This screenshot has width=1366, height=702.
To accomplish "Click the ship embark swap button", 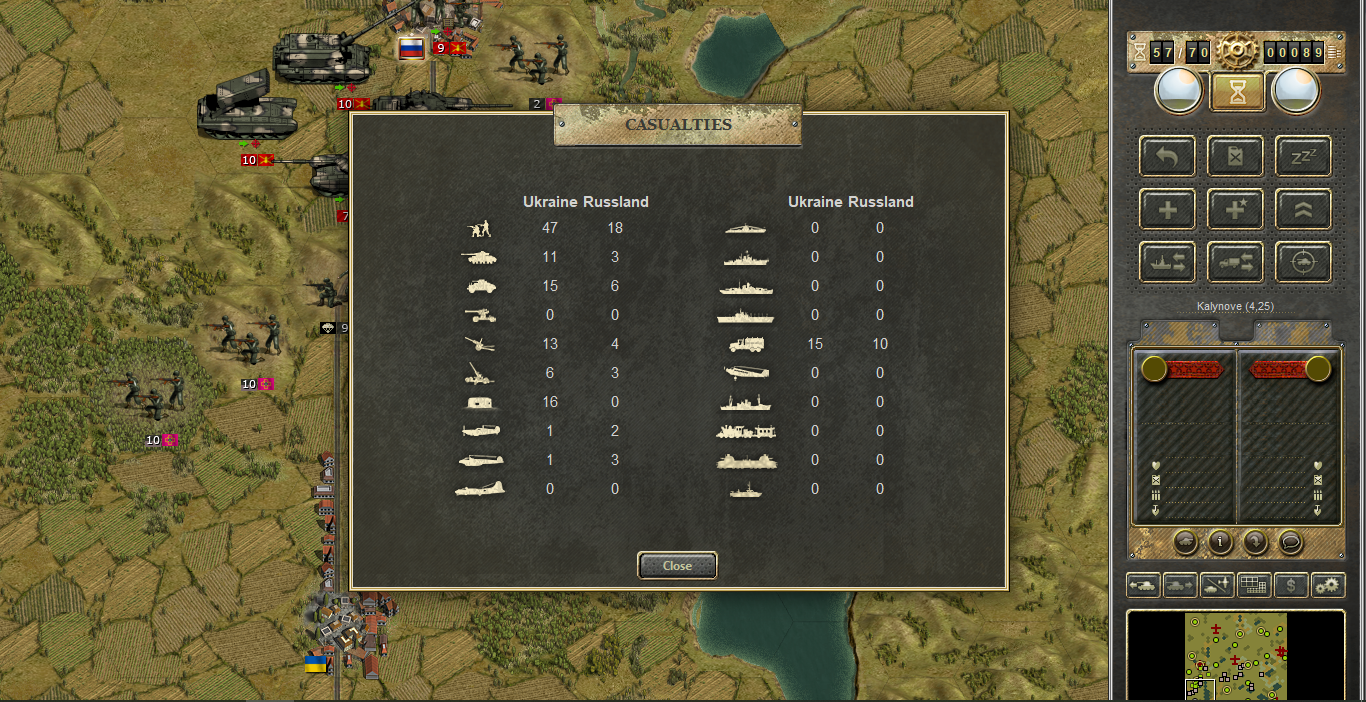I will (1167, 262).
